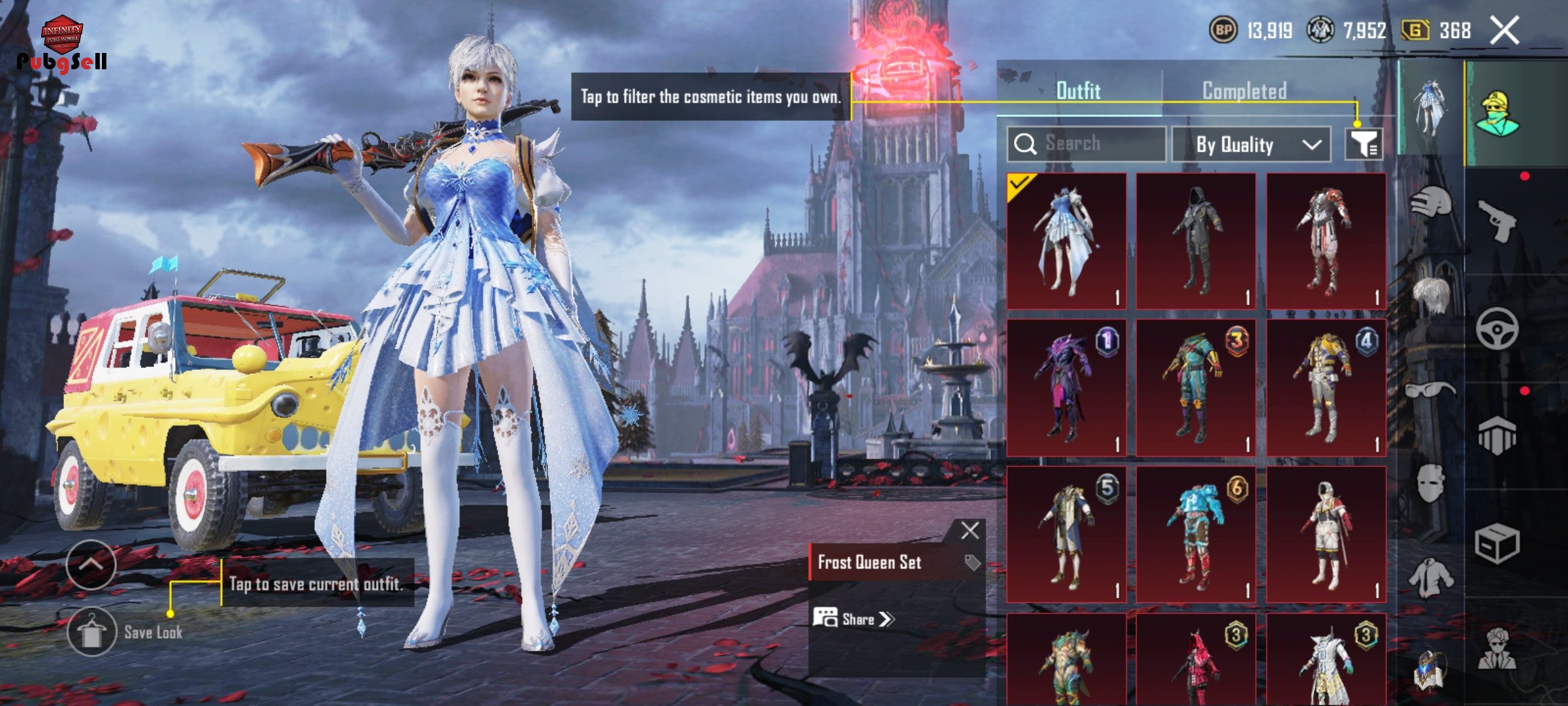Image resolution: width=1568 pixels, height=706 pixels.
Task: Select the face mask category
Action: coord(1430,484)
